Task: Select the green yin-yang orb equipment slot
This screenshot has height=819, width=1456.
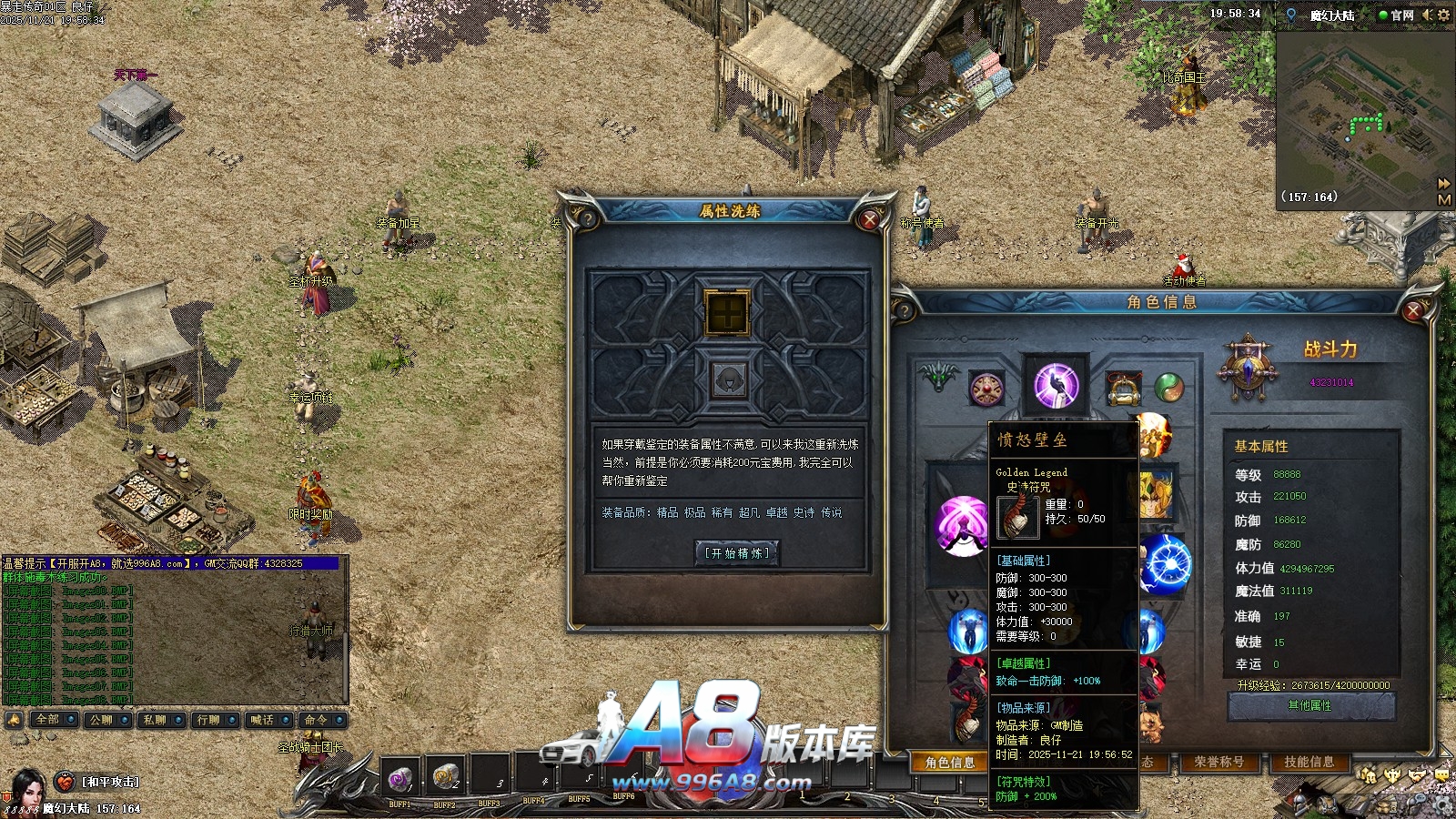Action: click(x=1169, y=388)
